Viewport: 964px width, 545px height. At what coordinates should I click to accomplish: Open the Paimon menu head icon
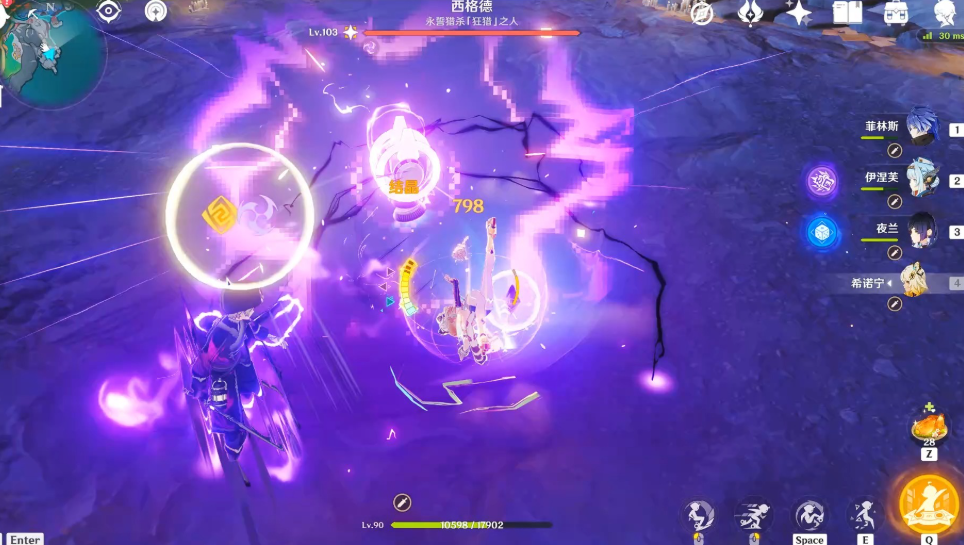944,13
